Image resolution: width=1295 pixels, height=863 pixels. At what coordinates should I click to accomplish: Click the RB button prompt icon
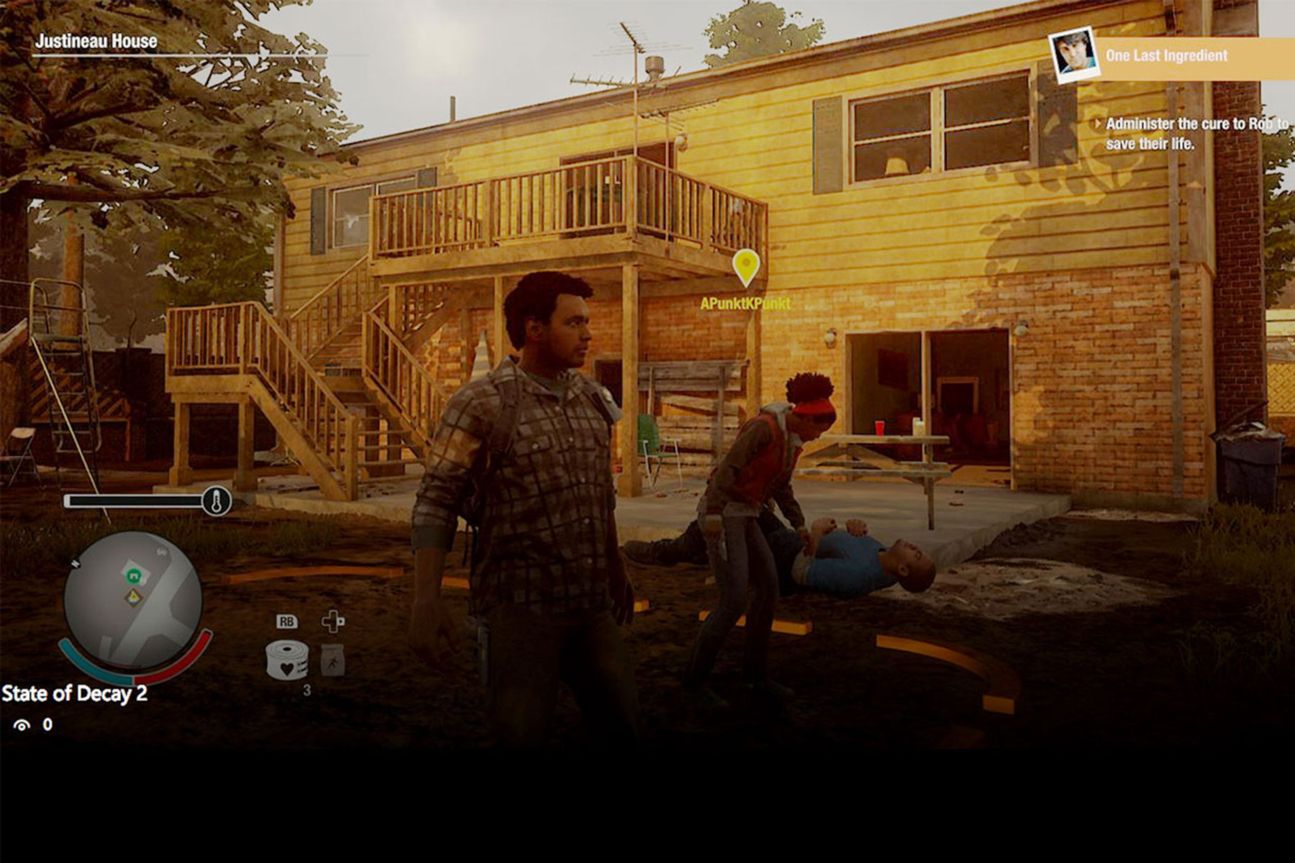pyautogui.click(x=286, y=621)
